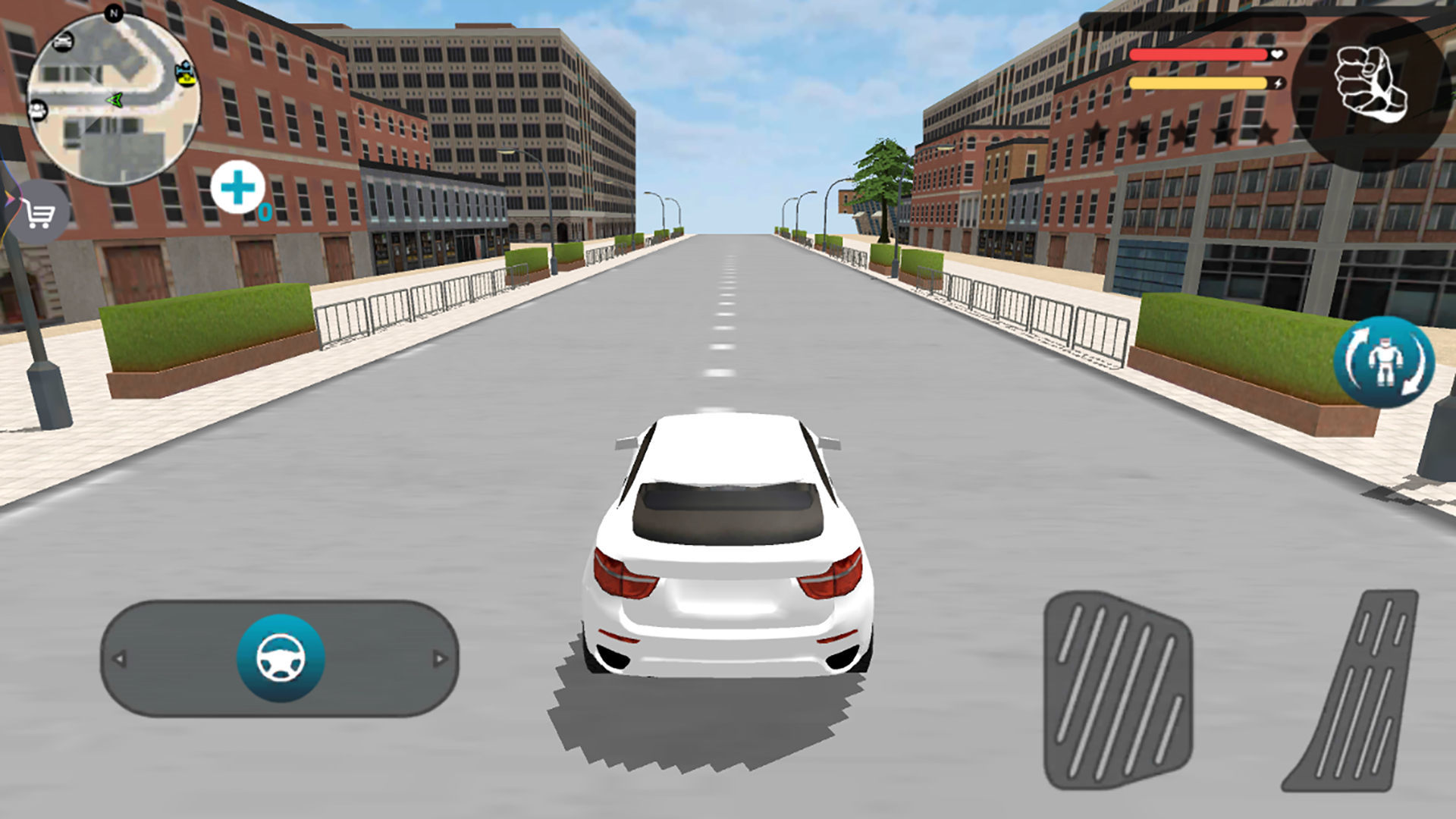1456x819 pixels.
Task: Use the blue plus medkit button
Action: (238, 187)
